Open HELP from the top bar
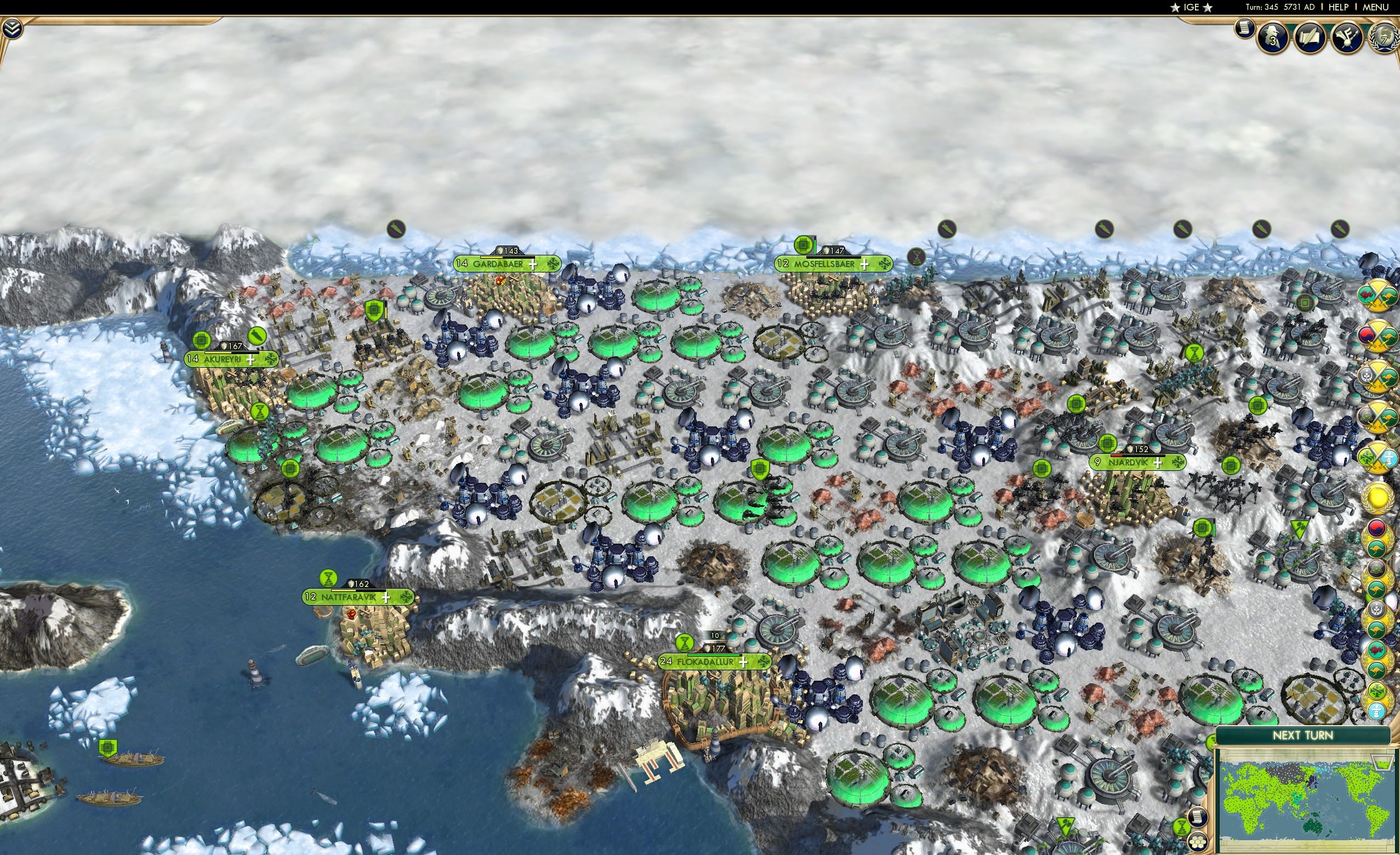 (x=1338, y=7)
